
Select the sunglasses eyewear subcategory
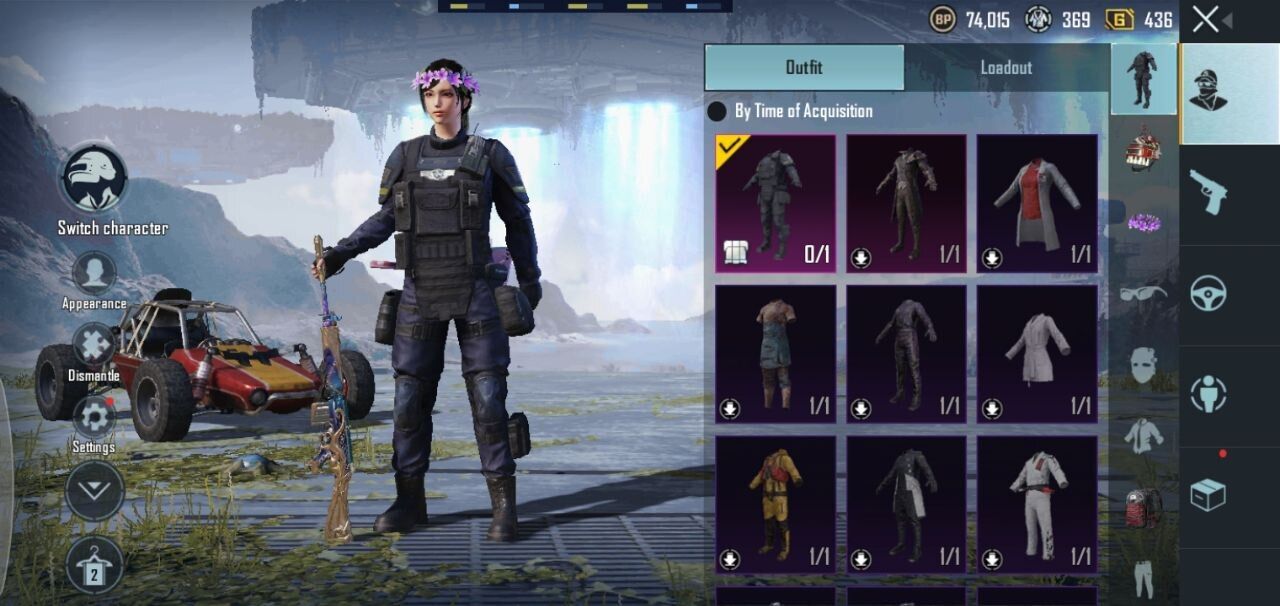pos(1143,292)
